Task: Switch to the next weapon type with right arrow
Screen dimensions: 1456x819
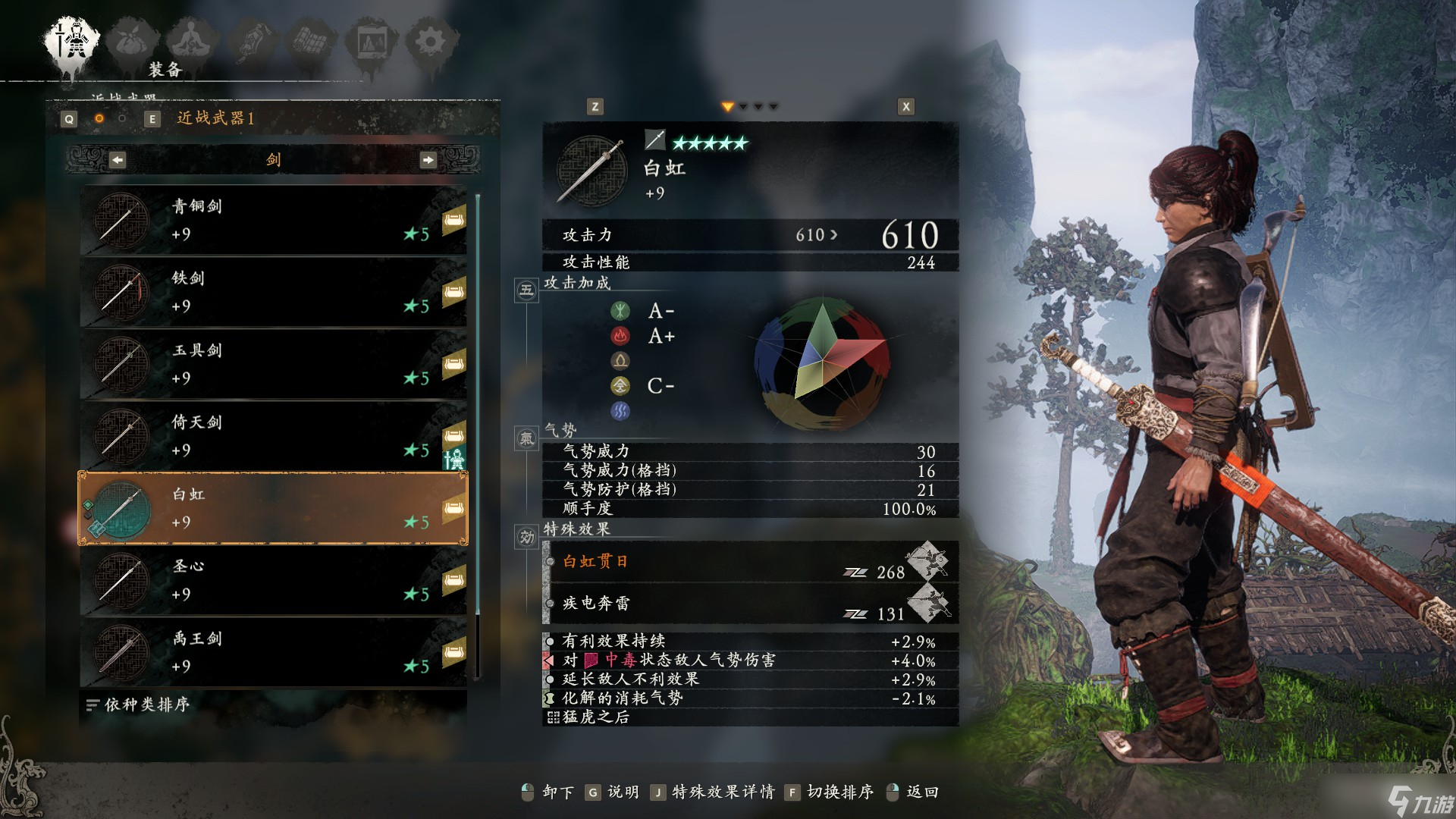Action: point(428,160)
